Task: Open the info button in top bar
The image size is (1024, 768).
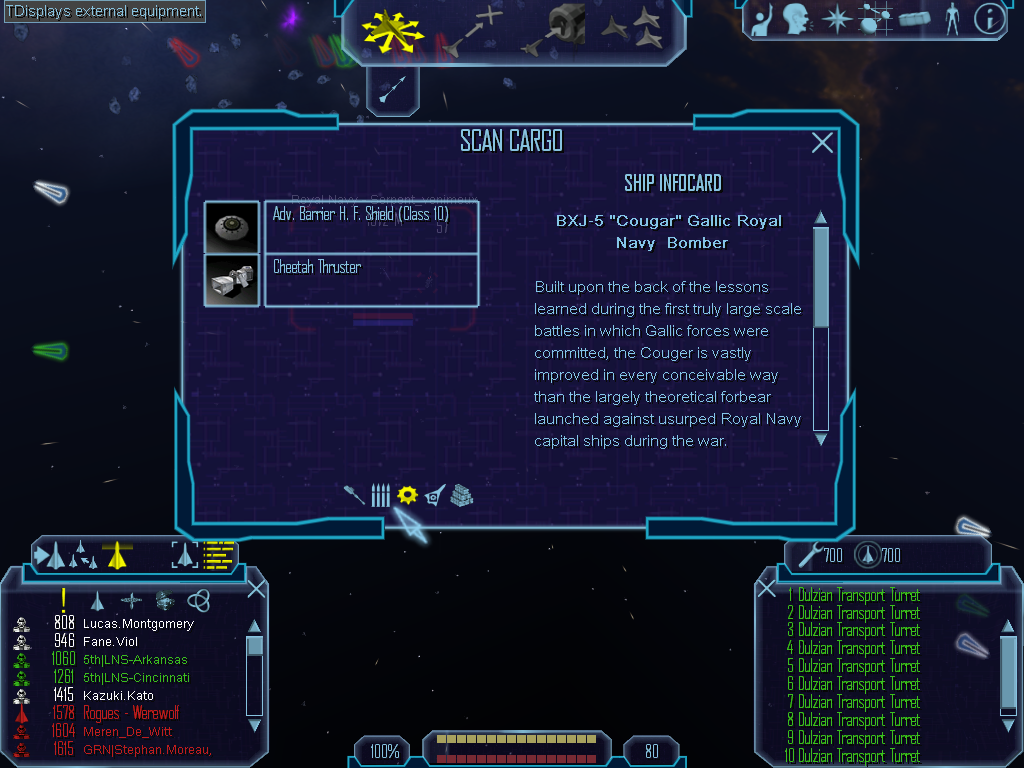Action: [x=988, y=18]
